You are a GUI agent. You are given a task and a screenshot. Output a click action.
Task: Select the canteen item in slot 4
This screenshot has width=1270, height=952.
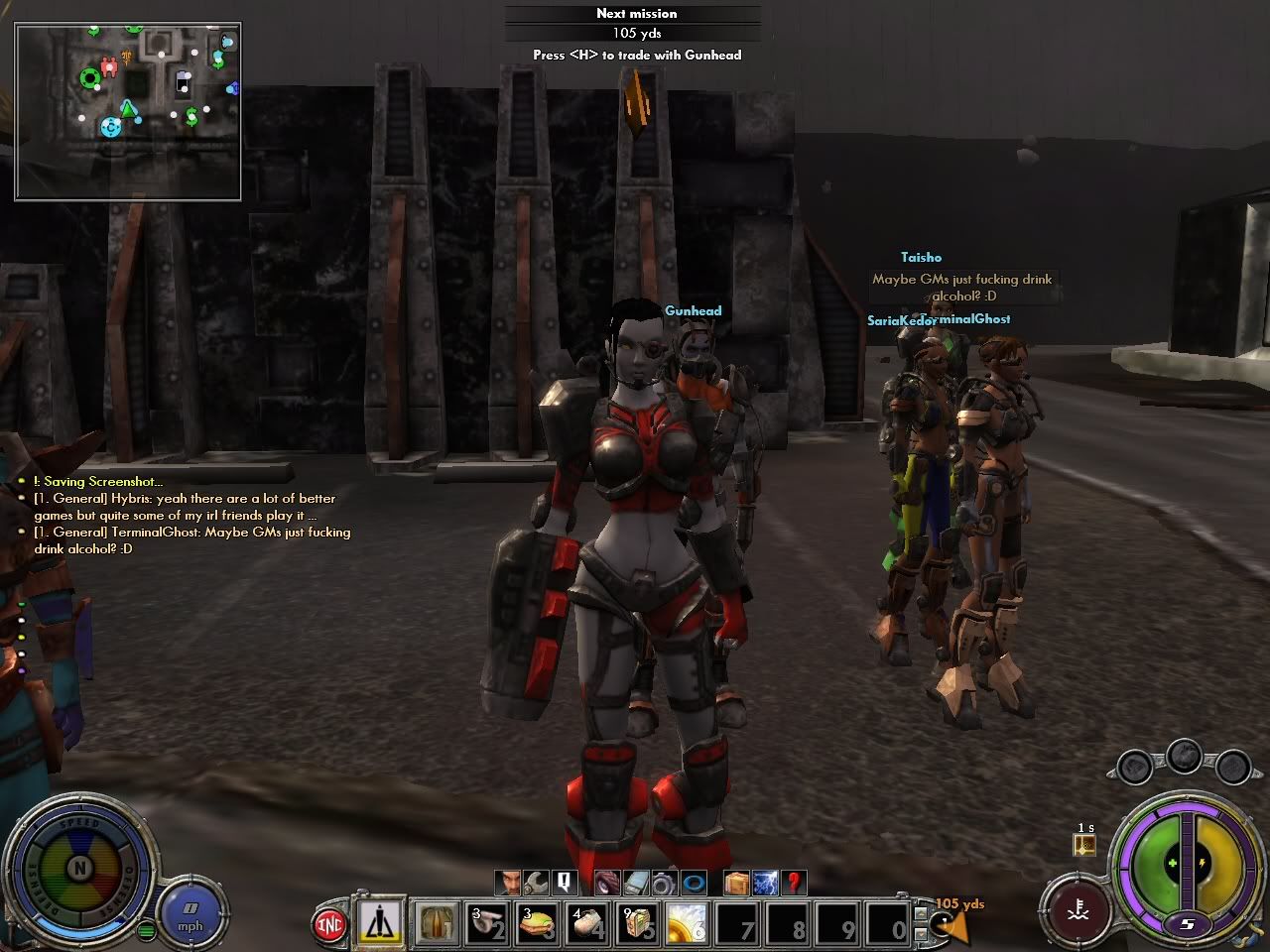click(x=590, y=924)
